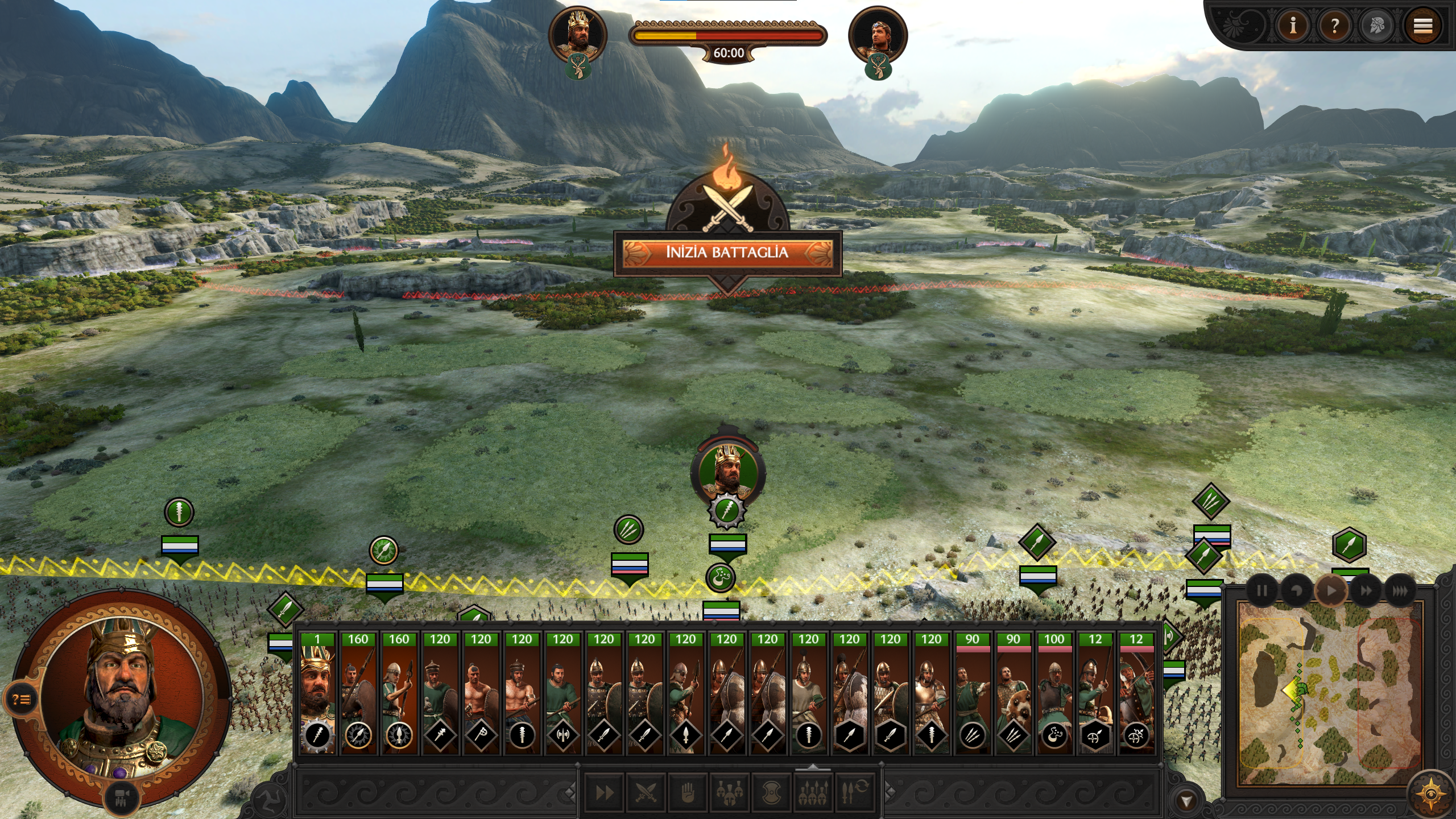This screenshot has height=819, width=1456.
Task: Pause the battle speed
Action: 1261,591
